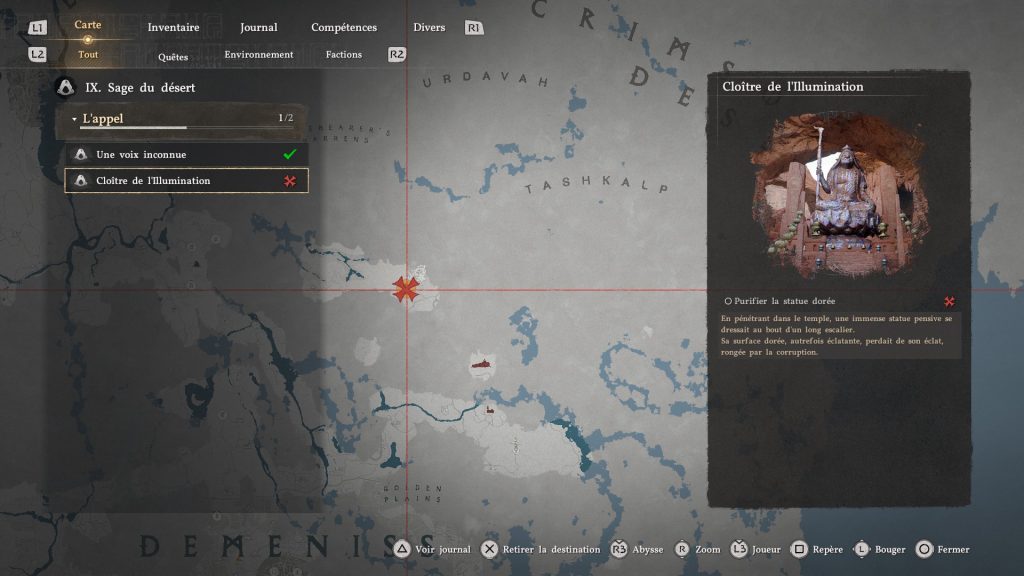Switch to the Carte tab
The width and height of the screenshot is (1024, 576).
(88, 25)
